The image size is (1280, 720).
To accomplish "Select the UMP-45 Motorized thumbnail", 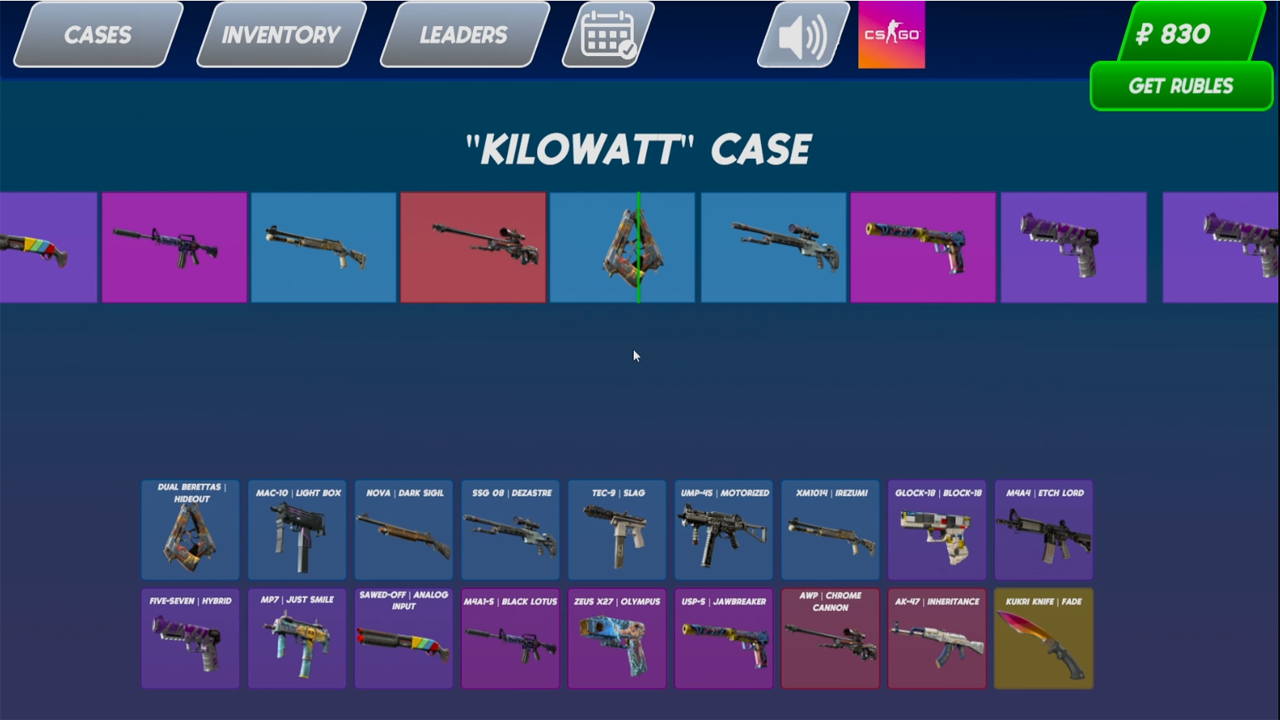I will 723,530.
